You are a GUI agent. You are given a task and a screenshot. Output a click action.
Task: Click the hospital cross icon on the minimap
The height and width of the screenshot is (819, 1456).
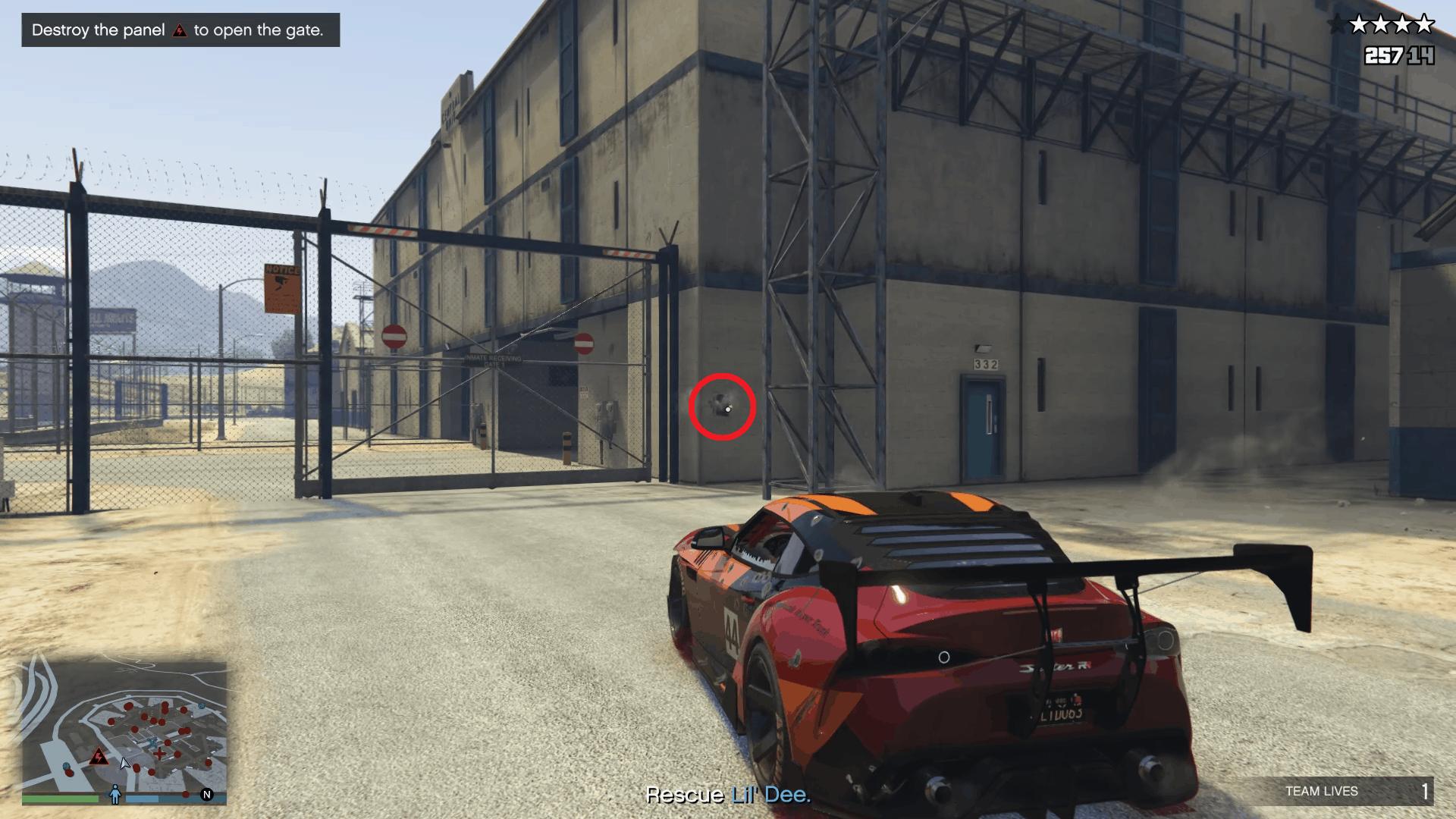[160, 754]
